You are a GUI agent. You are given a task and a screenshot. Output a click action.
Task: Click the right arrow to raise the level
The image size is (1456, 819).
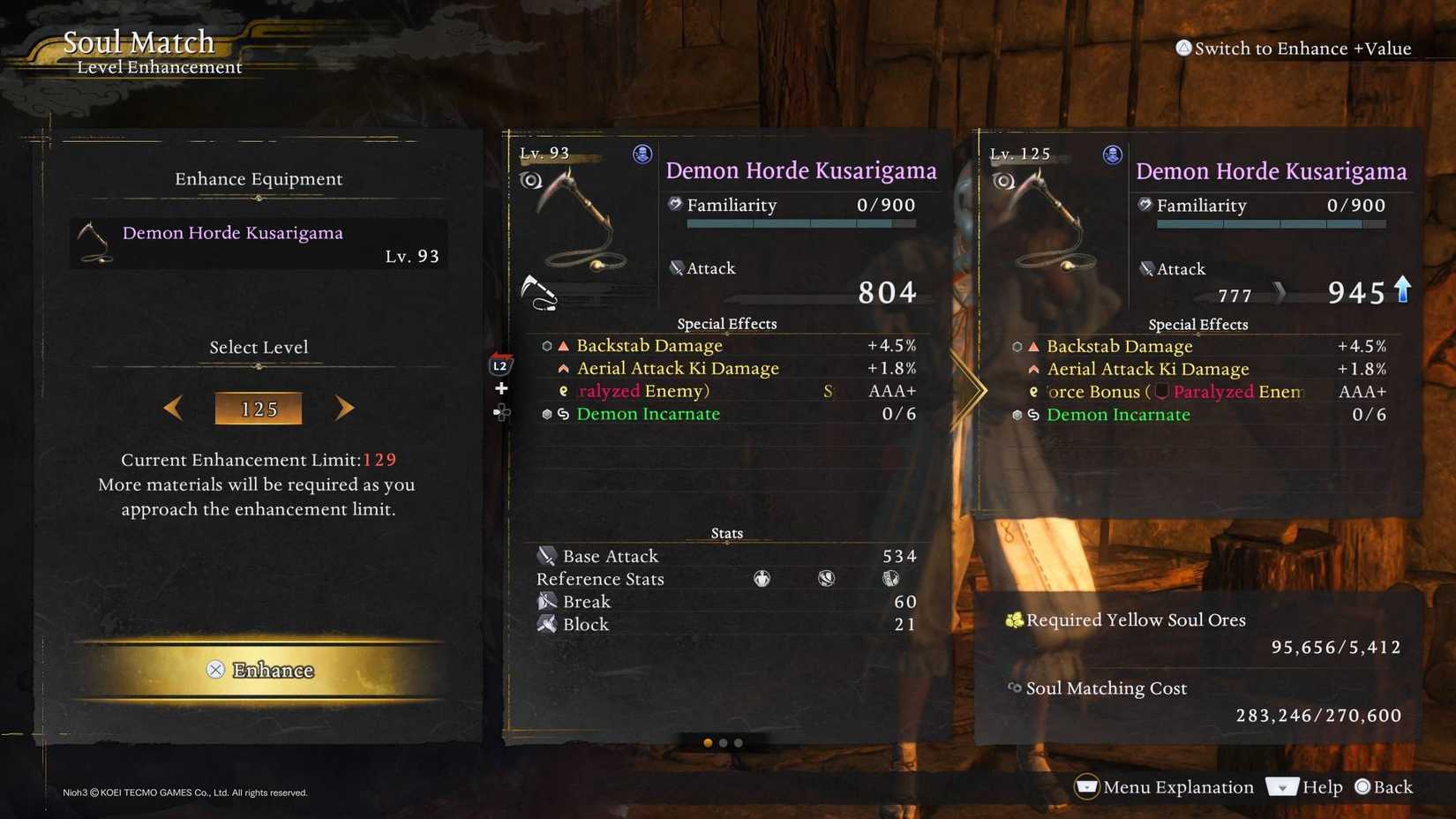click(344, 408)
